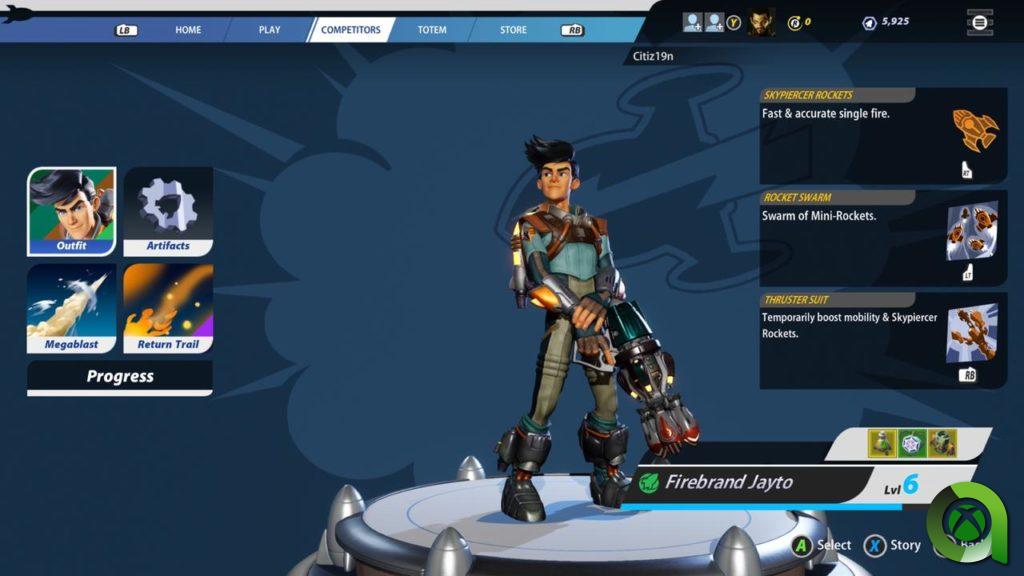Click the first add-friend party slot

(692, 21)
